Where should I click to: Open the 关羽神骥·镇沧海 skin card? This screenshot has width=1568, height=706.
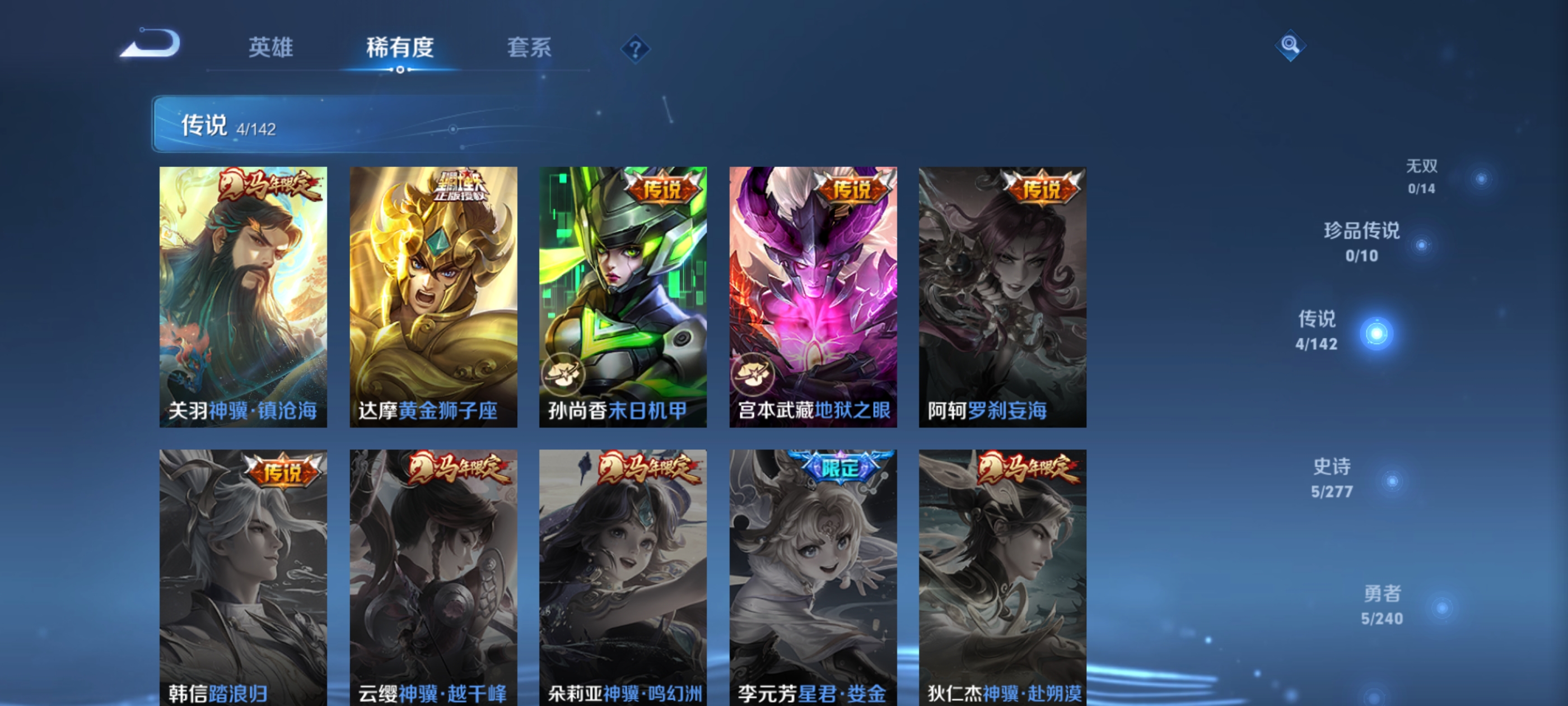point(243,299)
